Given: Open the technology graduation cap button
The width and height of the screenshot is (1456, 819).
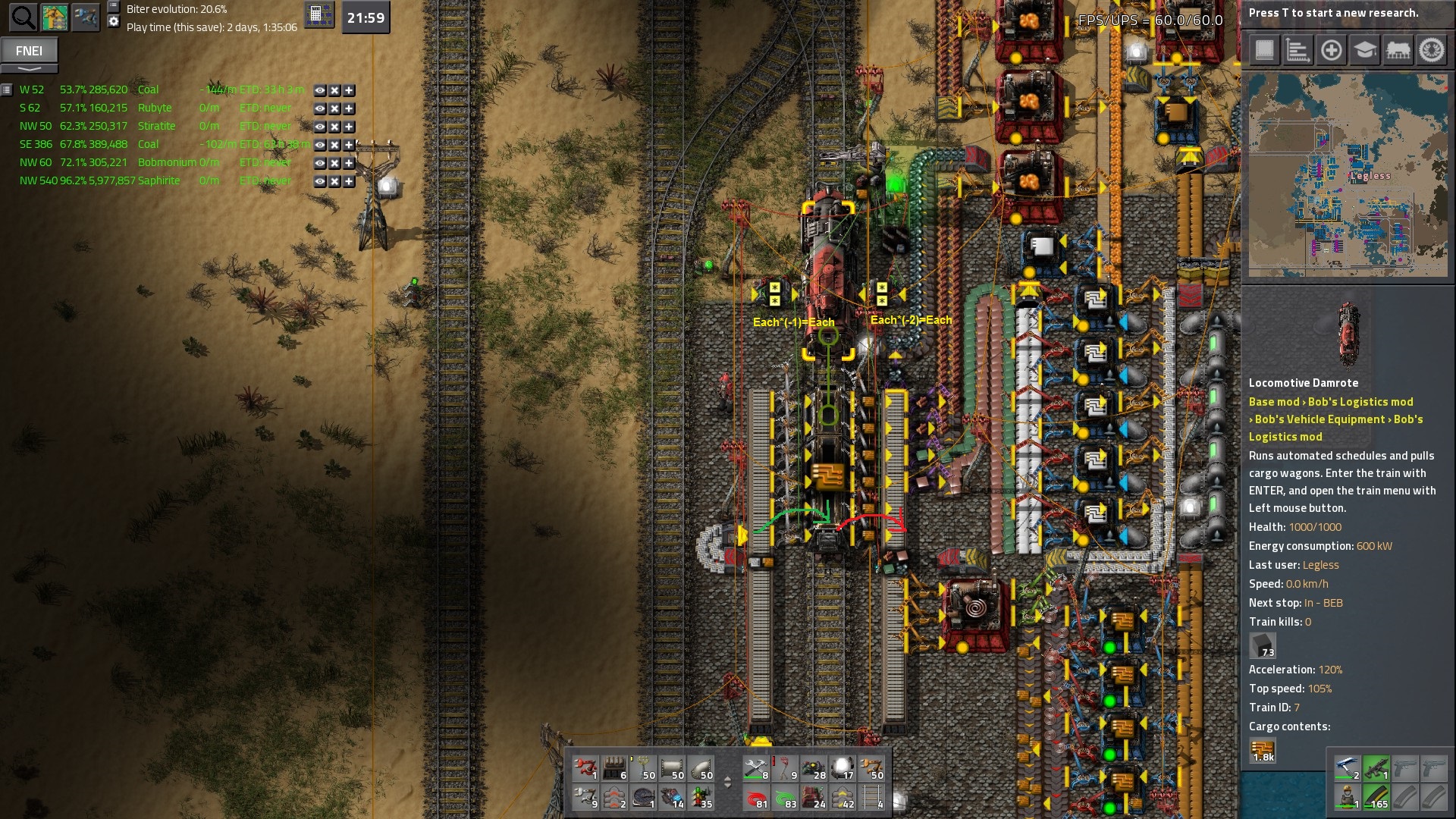Looking at the screenshot, I should click(1364, 51).
